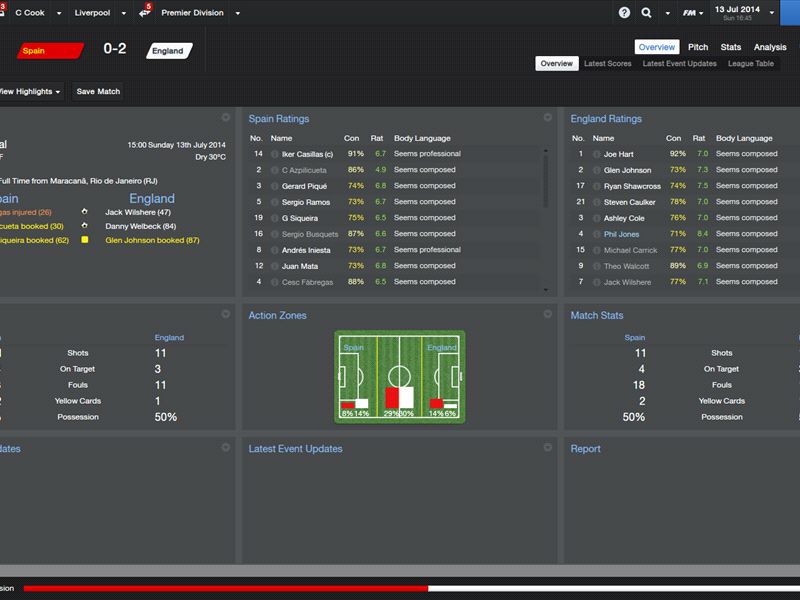Select the Analysis tab
This screenshot has width=800, height=600.
(x=770, y=47)
